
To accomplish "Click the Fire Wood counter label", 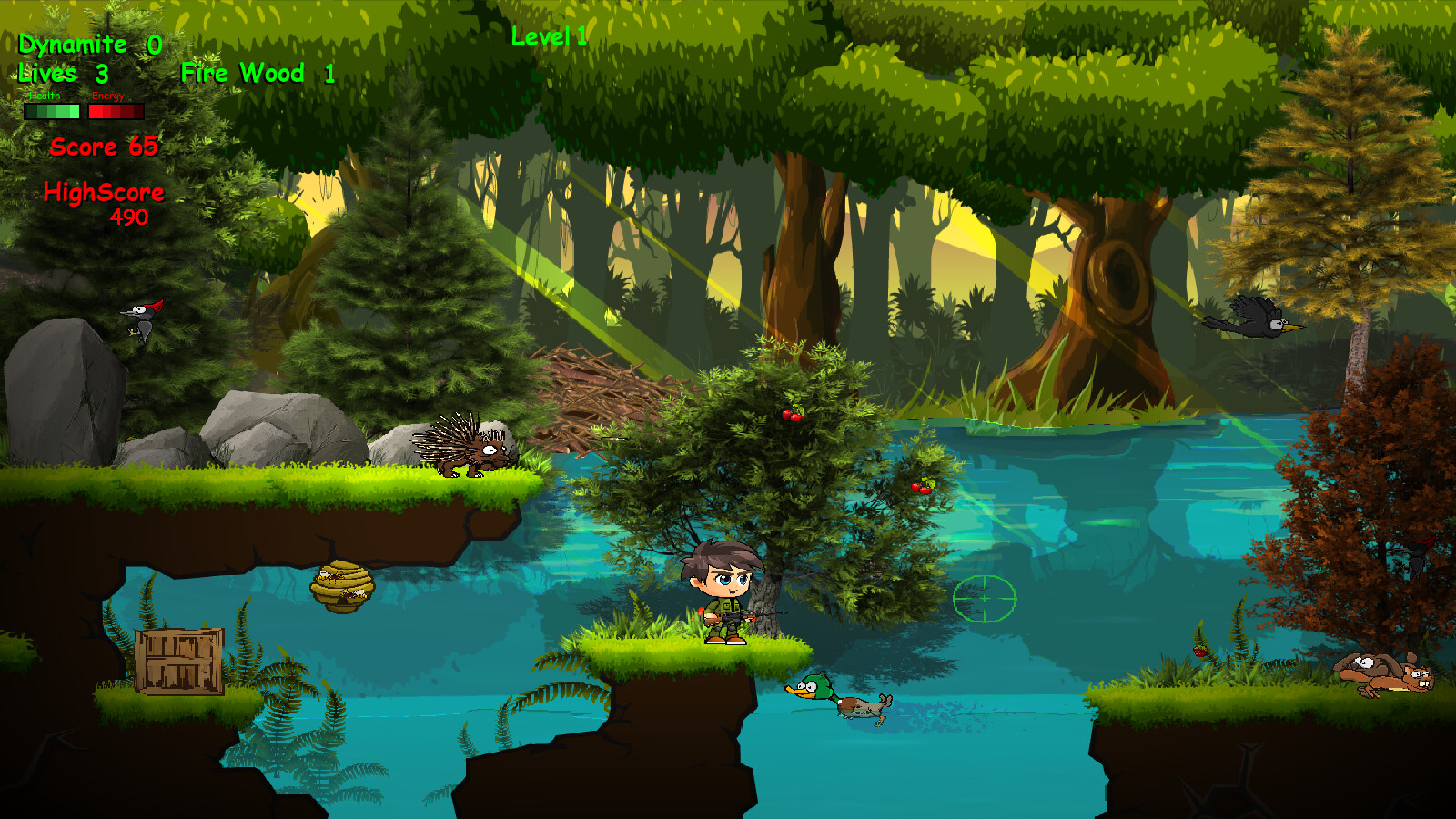I will pyautogui.click(x=258, y=74).
